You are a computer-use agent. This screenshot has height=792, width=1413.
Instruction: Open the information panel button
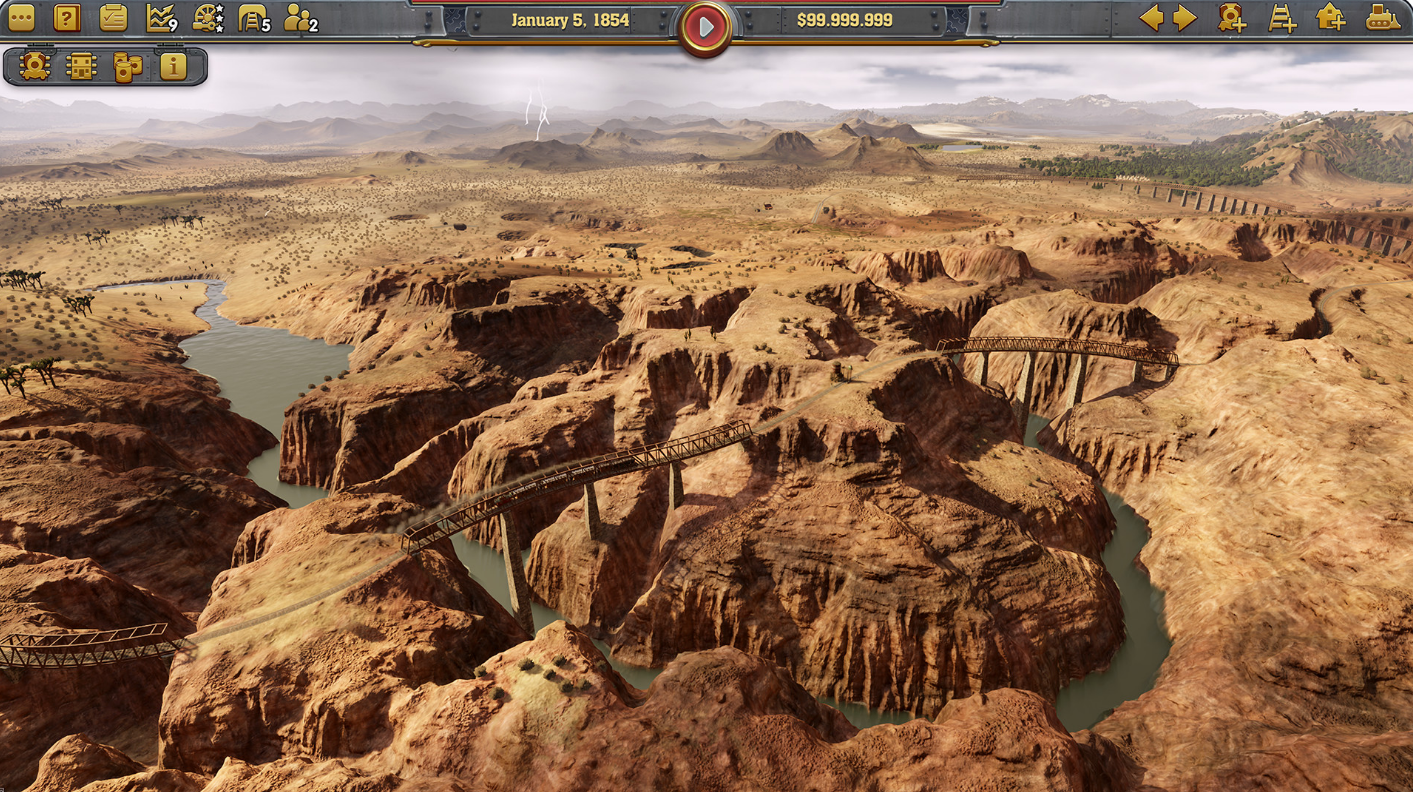pos(173,67)
